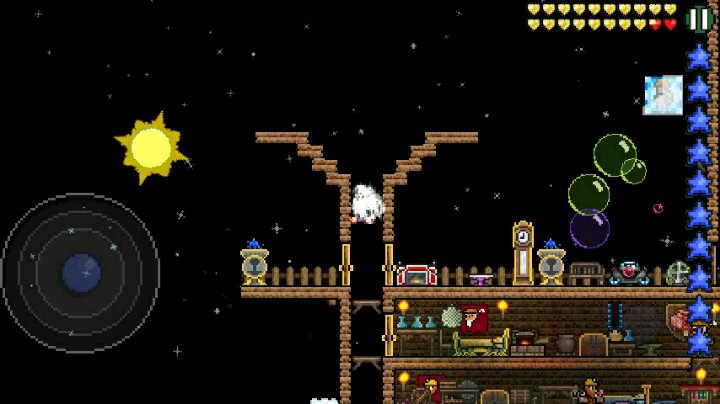
Task: Pause the game with the pause button
Action: click(700, 19)
